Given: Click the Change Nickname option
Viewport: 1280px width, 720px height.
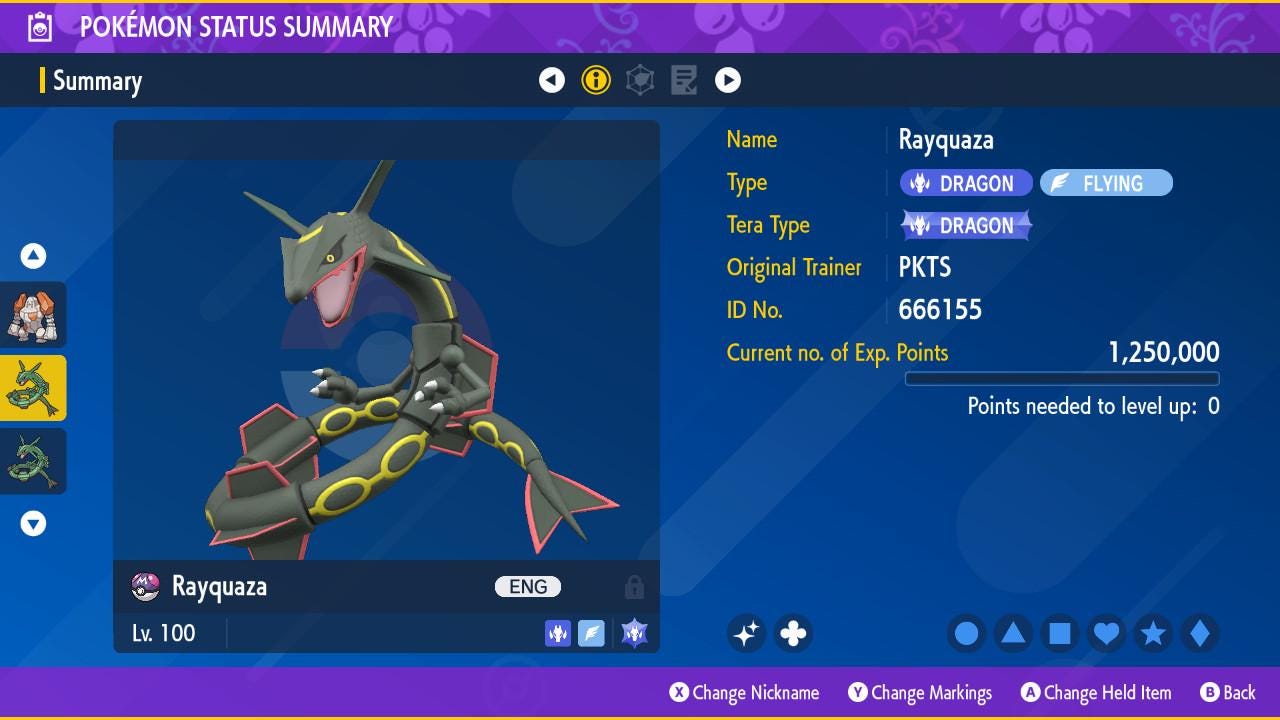Looking at the screenshot, I should point(745,693).
